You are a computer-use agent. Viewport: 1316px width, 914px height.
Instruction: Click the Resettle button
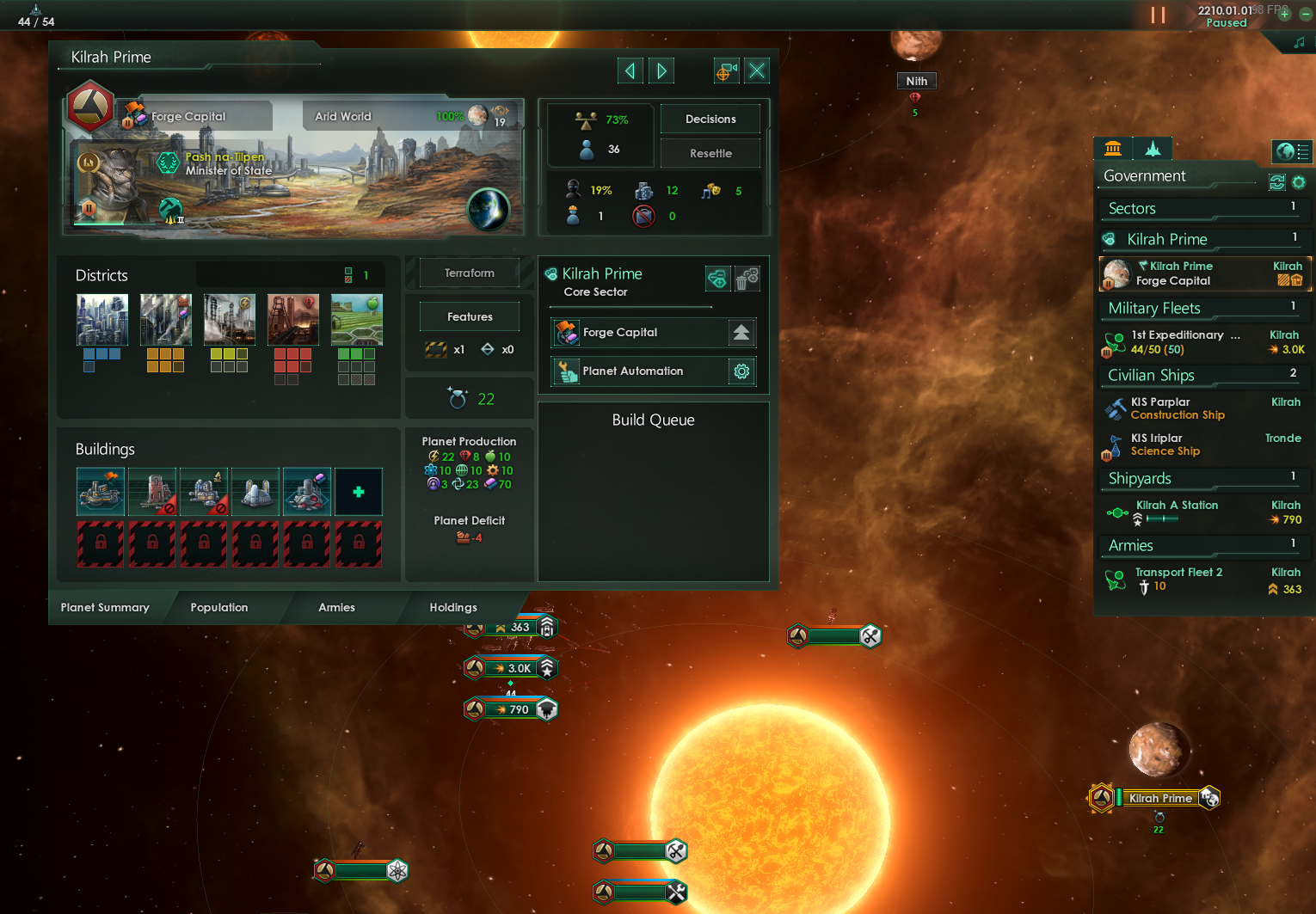tap(710, 153)
